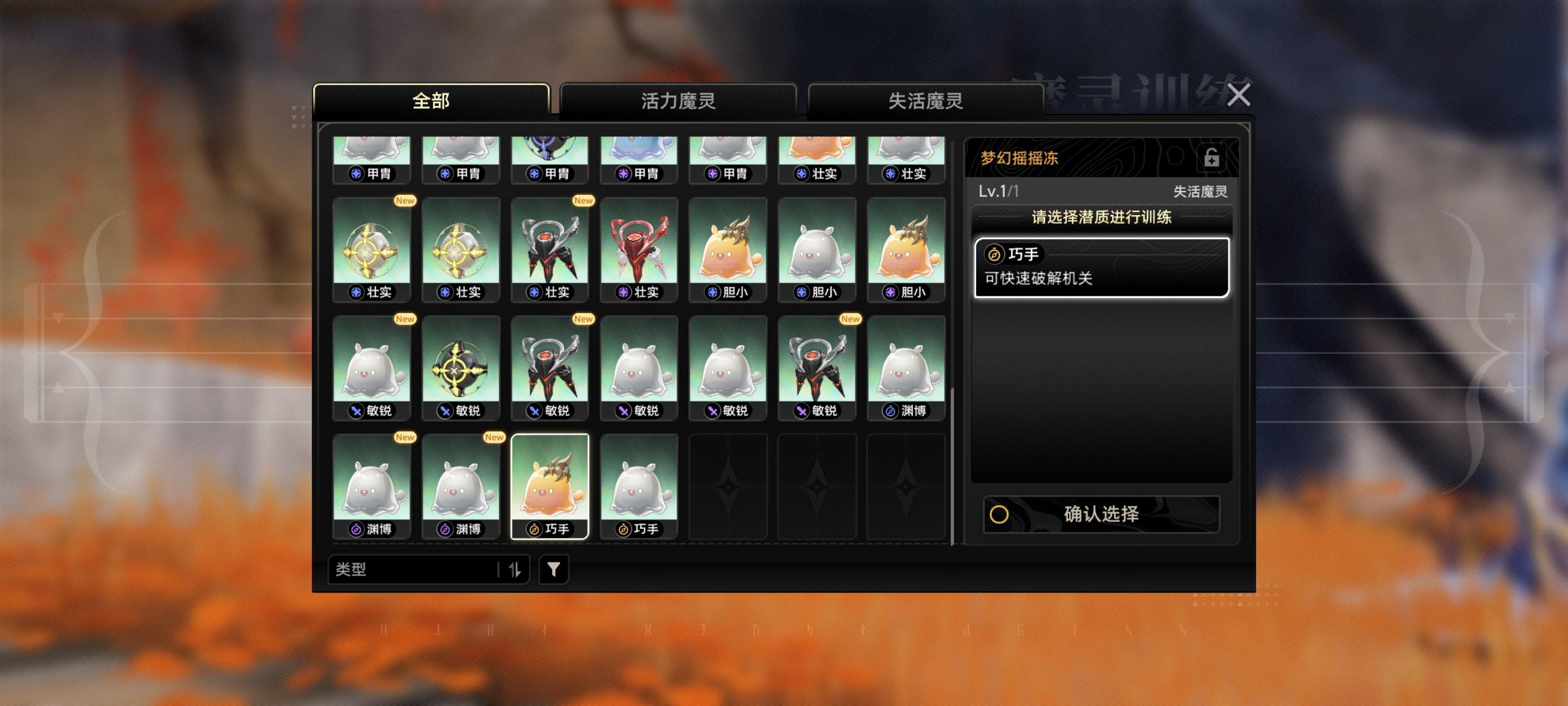
Task: Close the creature training window
Action: 1238,95
